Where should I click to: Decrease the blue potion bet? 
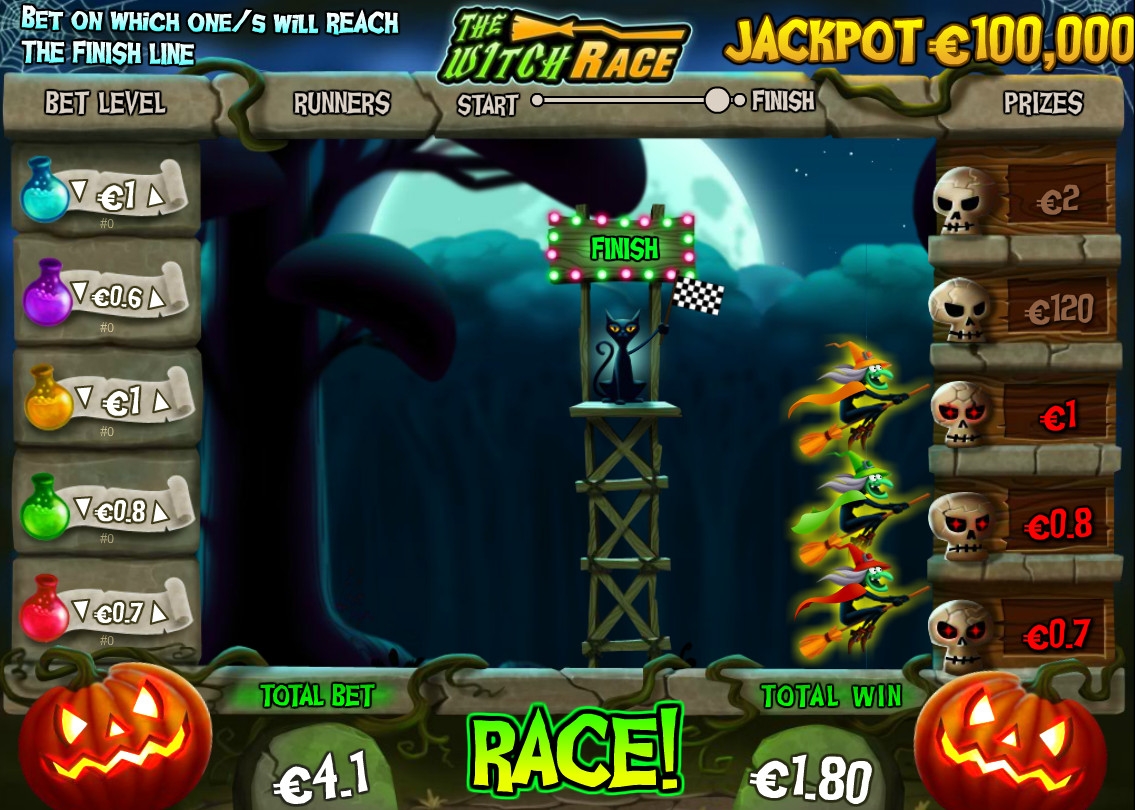click(x=82, y=189)
